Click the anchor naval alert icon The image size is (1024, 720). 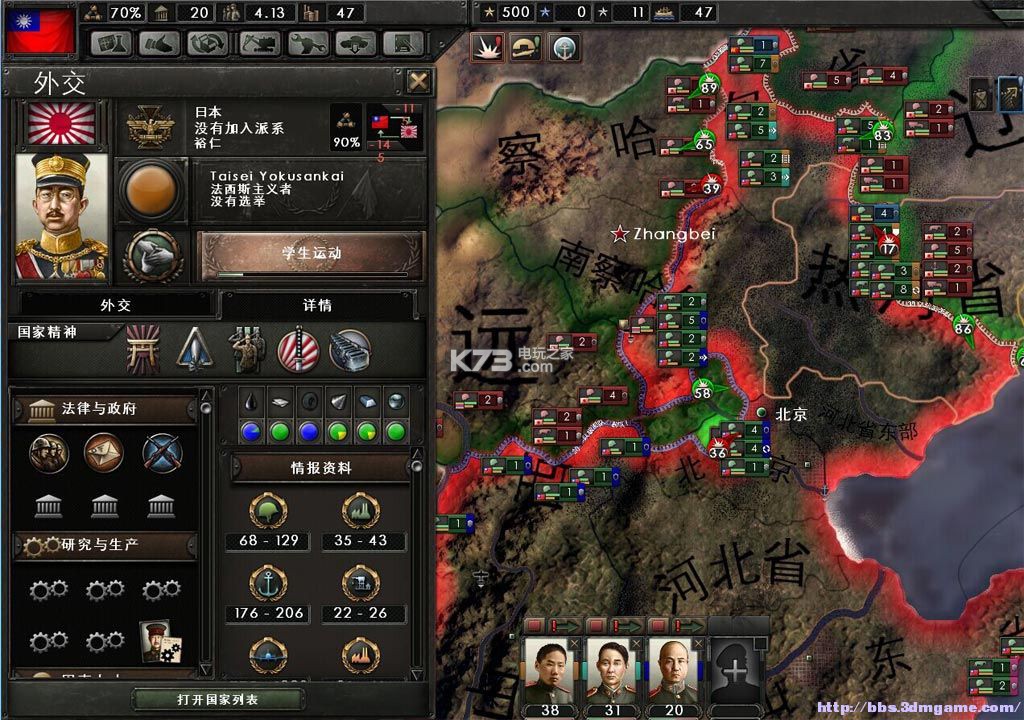(x=566, y=46)
